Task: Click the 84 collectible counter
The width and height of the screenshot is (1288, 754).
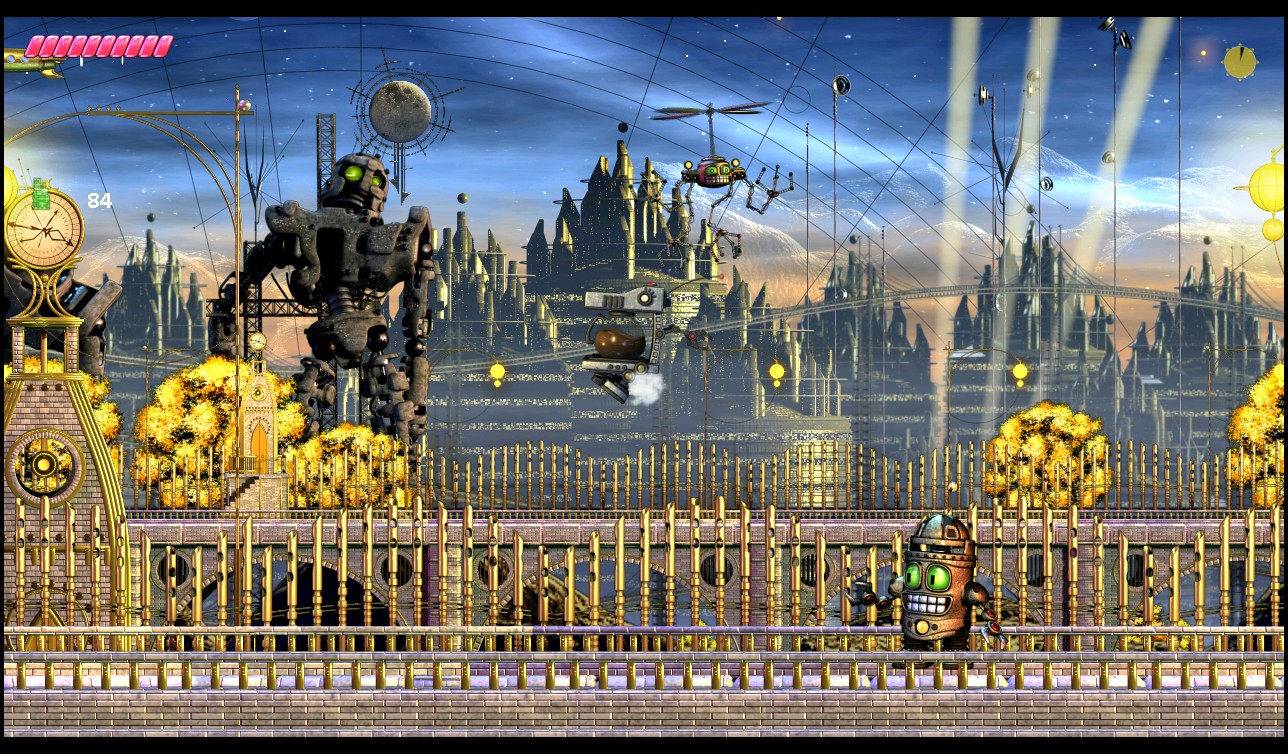Action: coord(98,200)
